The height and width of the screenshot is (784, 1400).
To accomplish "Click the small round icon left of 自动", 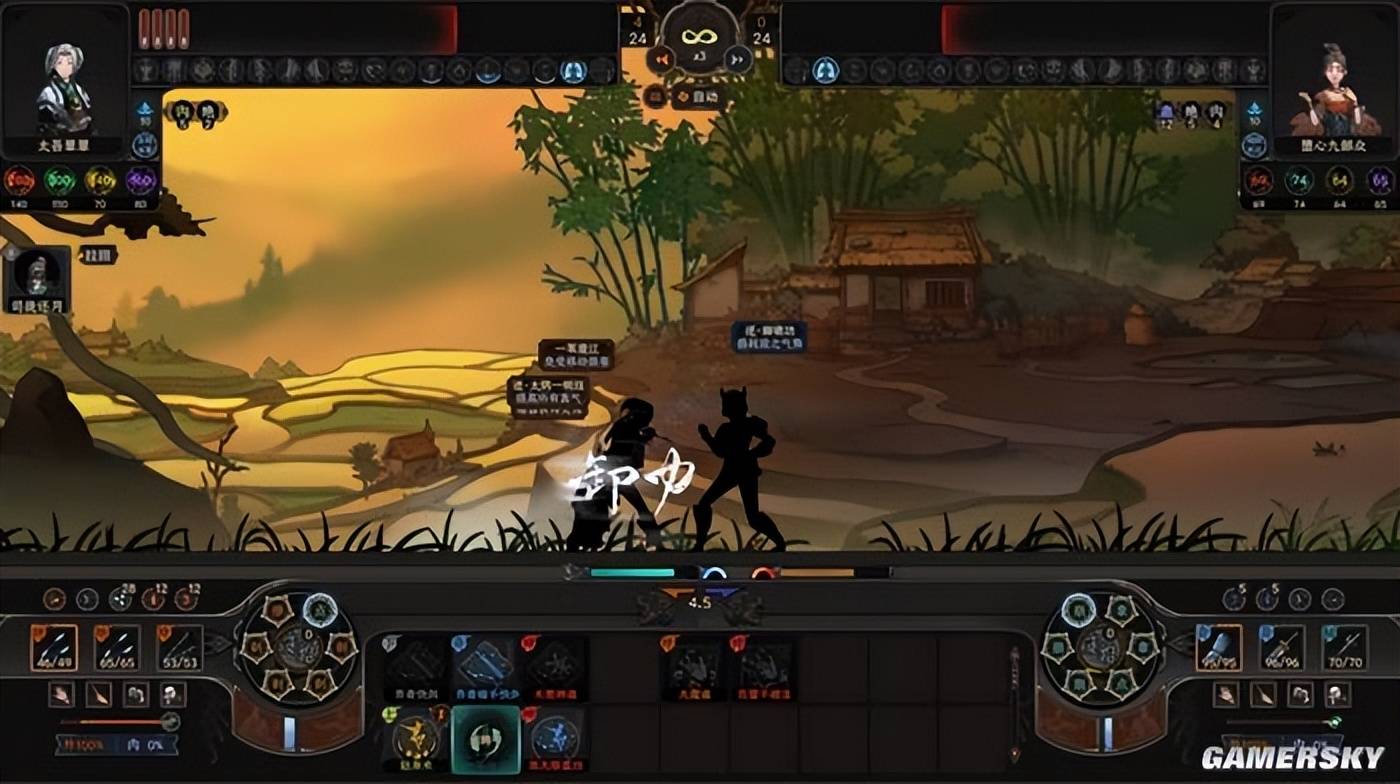I will click(x=657, y=97).
